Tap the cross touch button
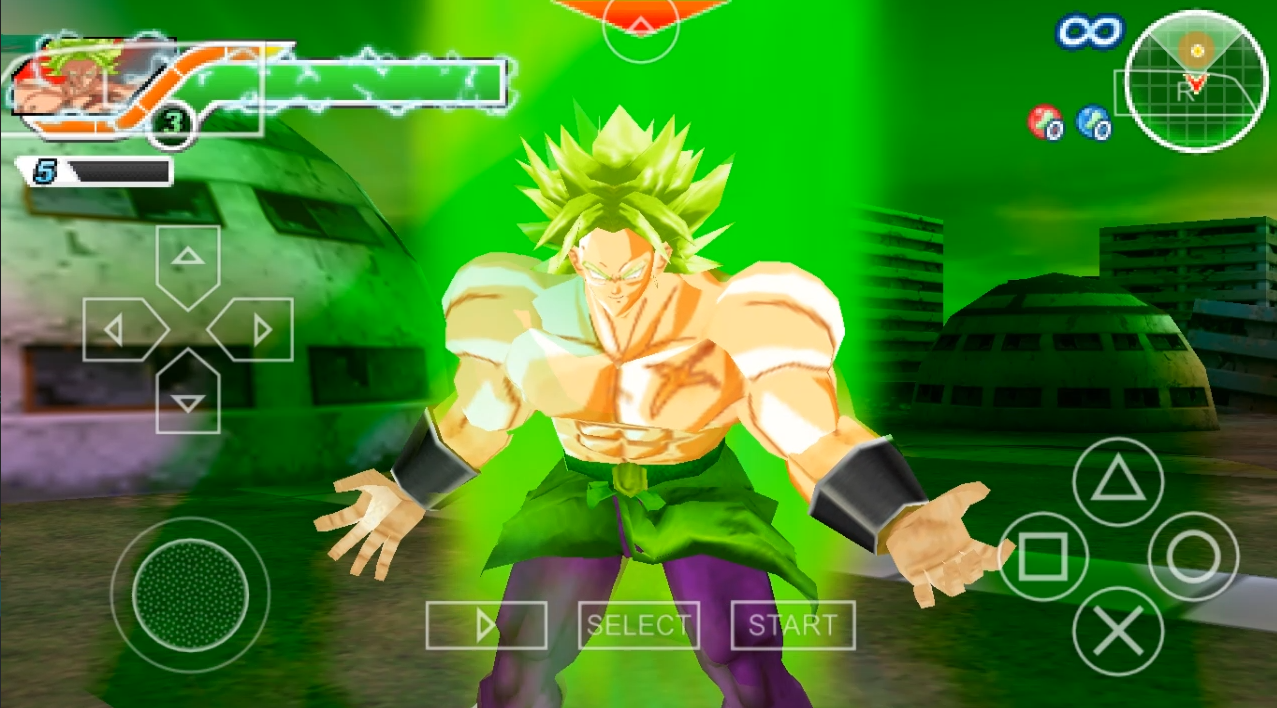 [1118, 632]
